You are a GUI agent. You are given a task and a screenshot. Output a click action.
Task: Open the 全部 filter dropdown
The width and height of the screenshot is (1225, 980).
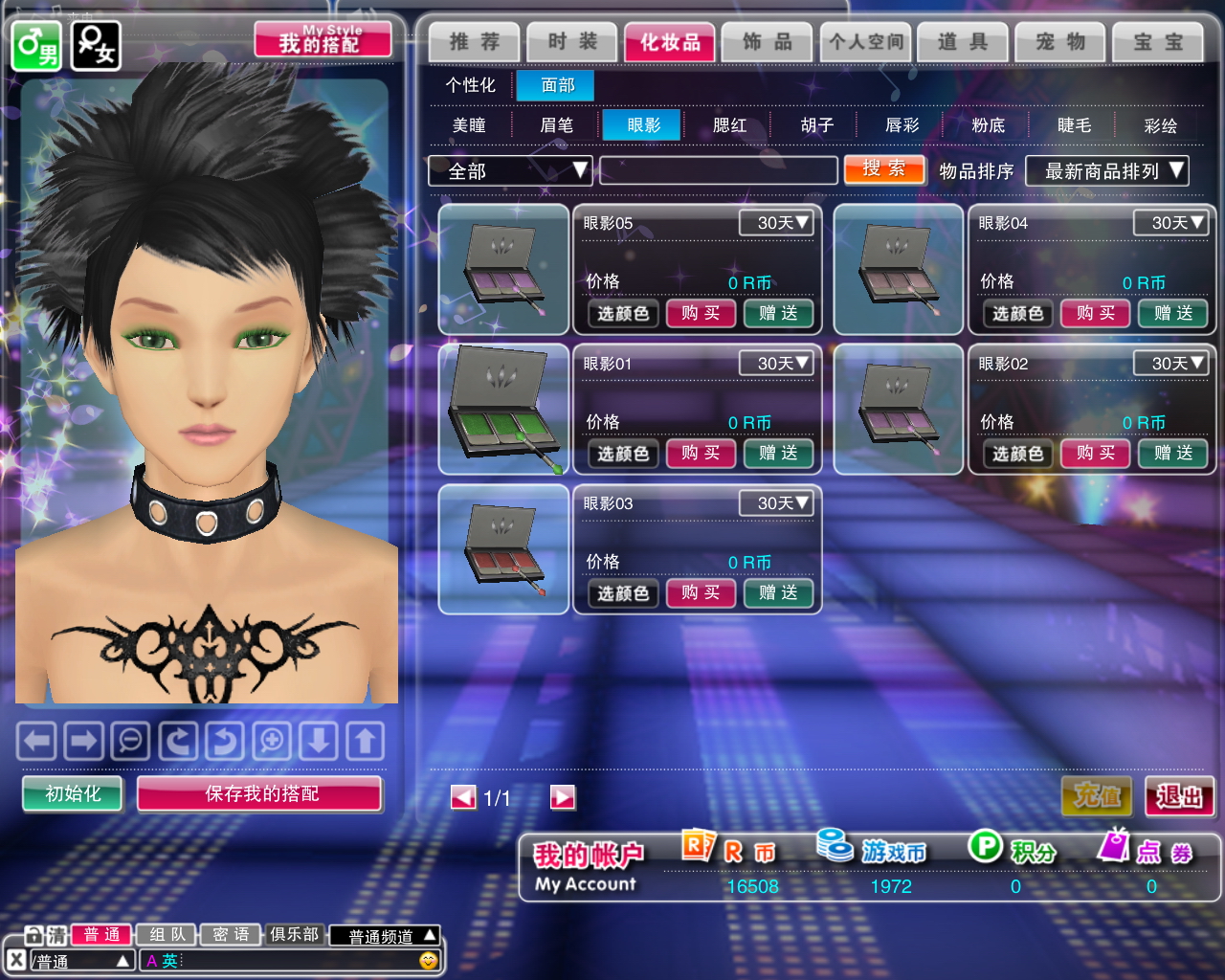(510, 171)
